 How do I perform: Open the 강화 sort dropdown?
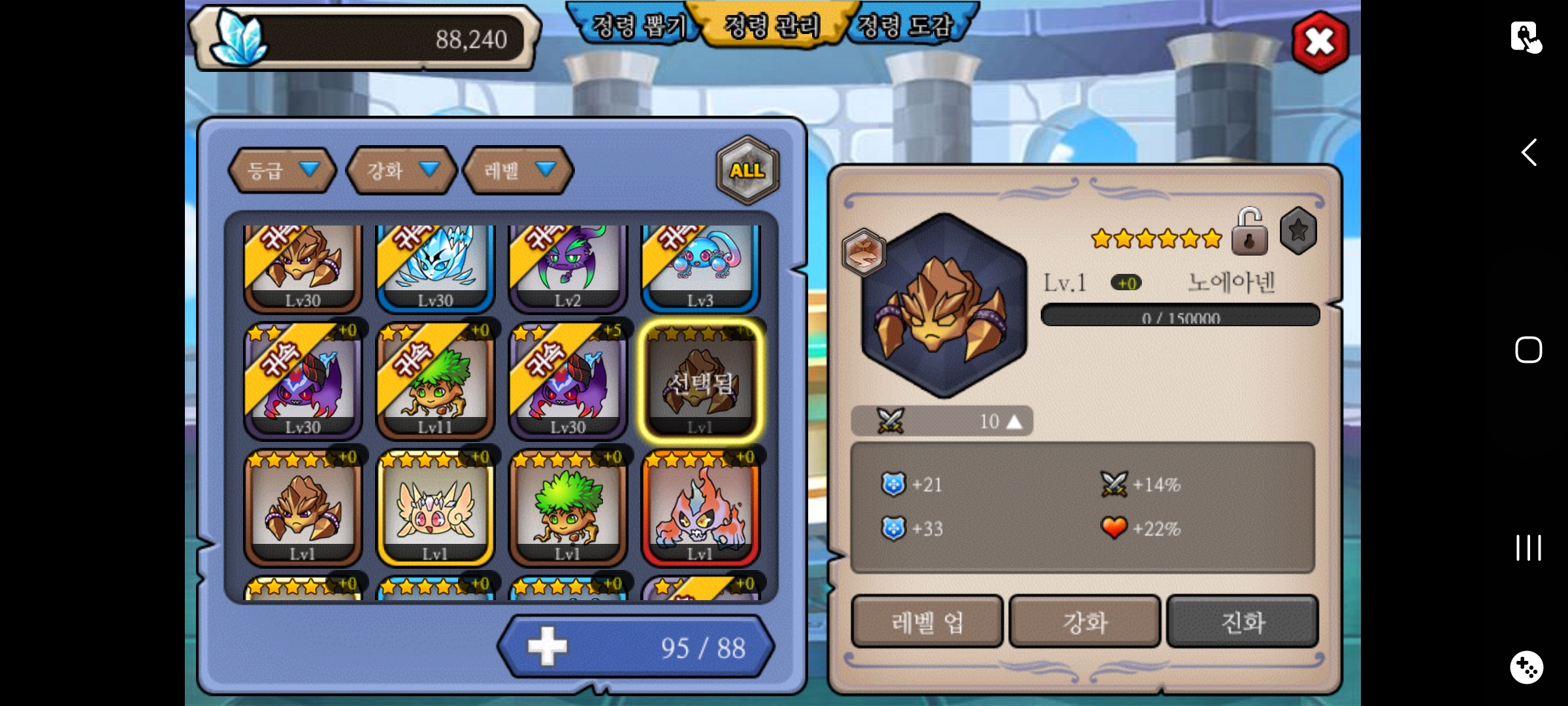[401, 171]
